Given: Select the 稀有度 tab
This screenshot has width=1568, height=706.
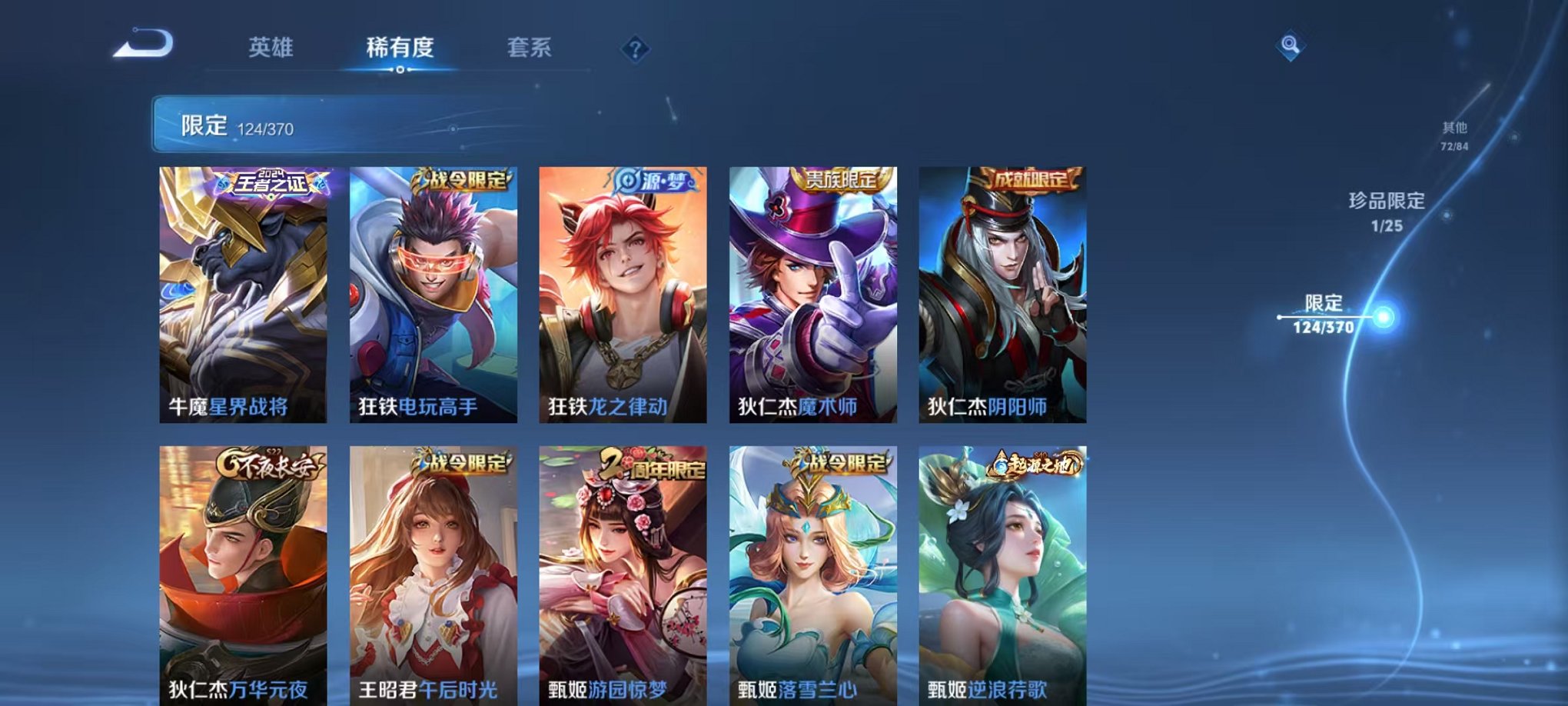Looking at the screenshot, I should point(400,48).
